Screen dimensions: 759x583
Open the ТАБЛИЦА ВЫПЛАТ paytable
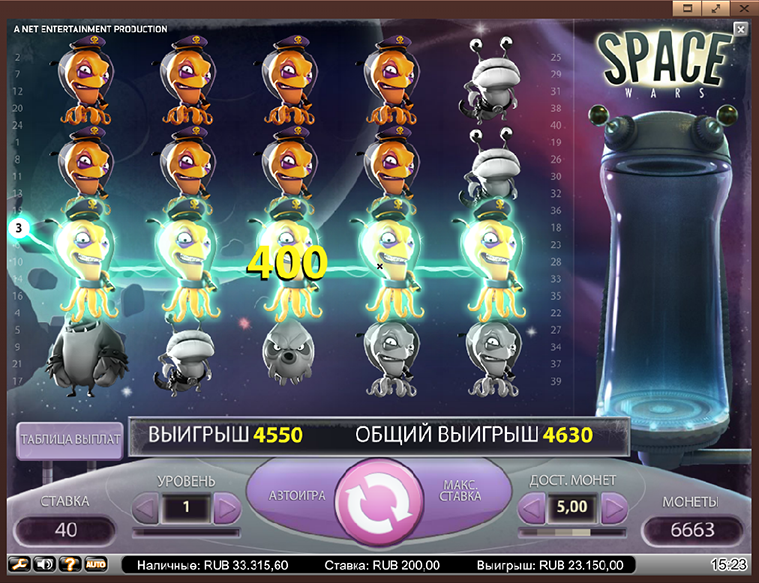pos(69,439)
